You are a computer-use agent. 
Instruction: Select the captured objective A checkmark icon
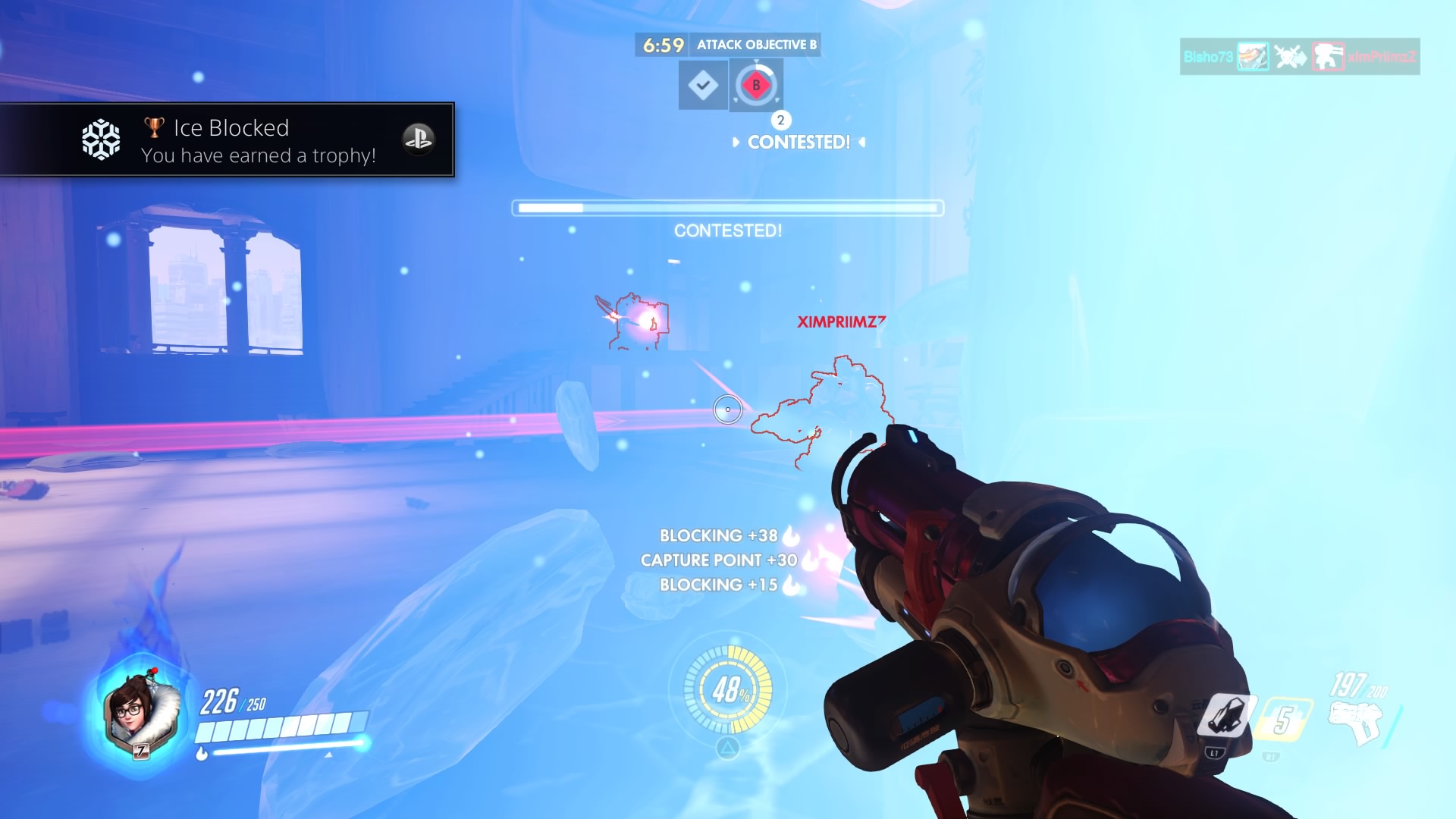702,85
